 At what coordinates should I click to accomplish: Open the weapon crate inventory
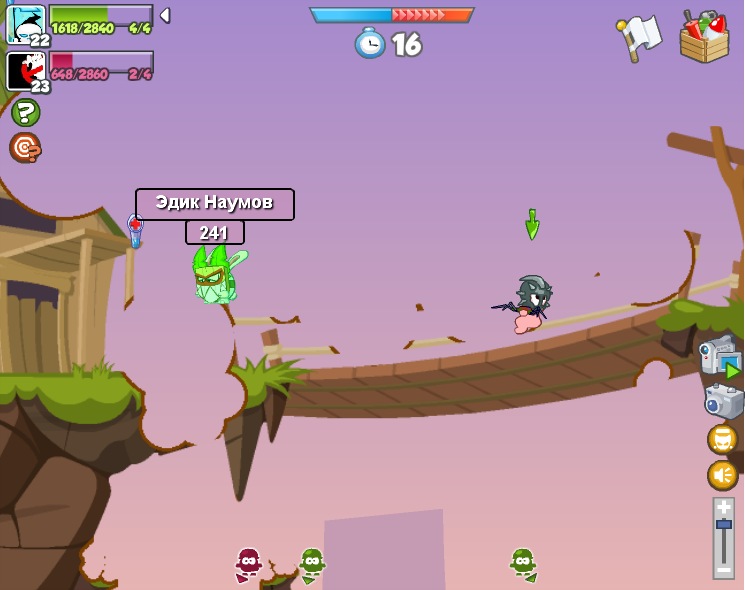[x=704, y=38]
